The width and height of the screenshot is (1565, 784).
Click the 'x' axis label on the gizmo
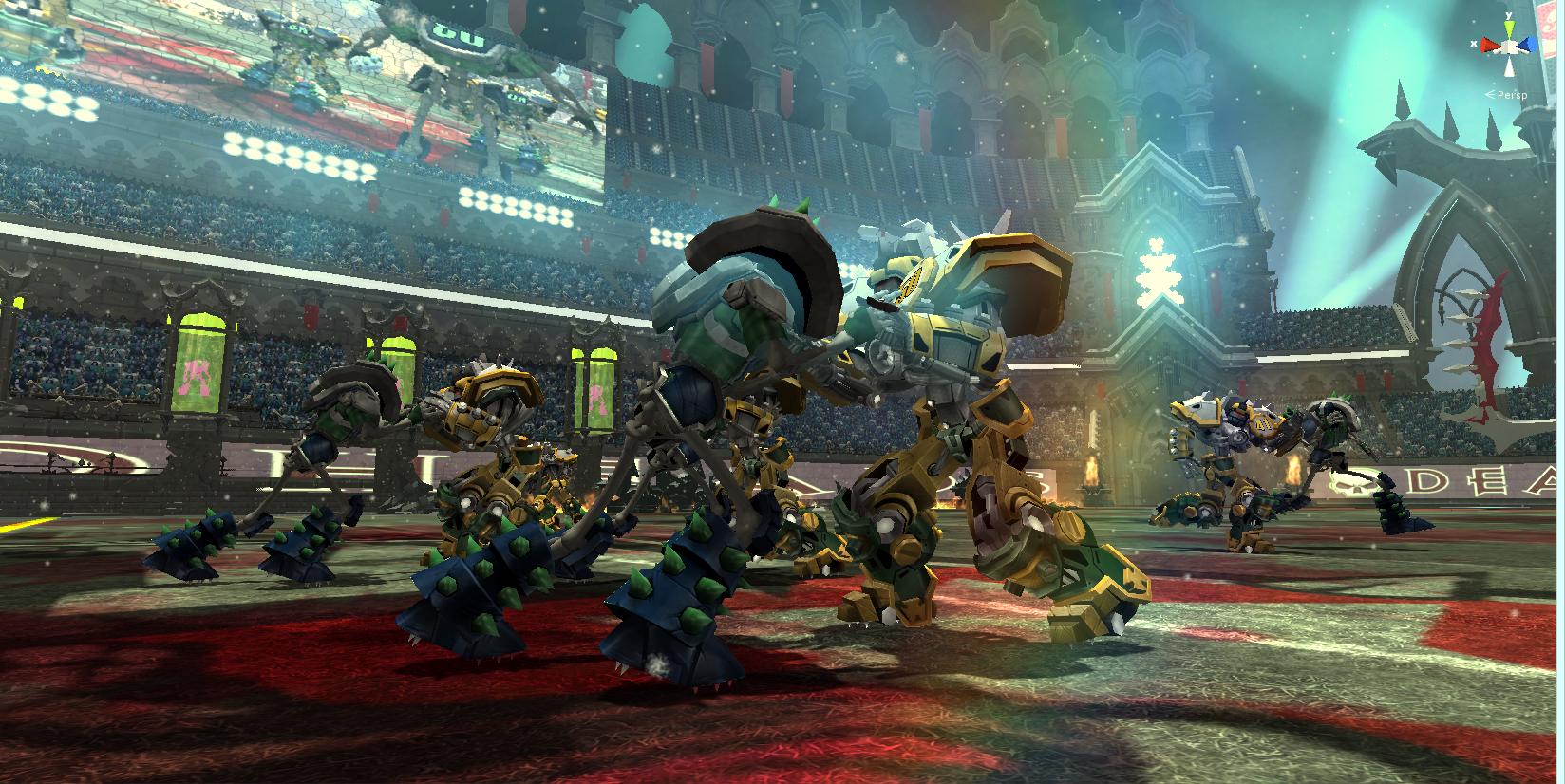1474,44
